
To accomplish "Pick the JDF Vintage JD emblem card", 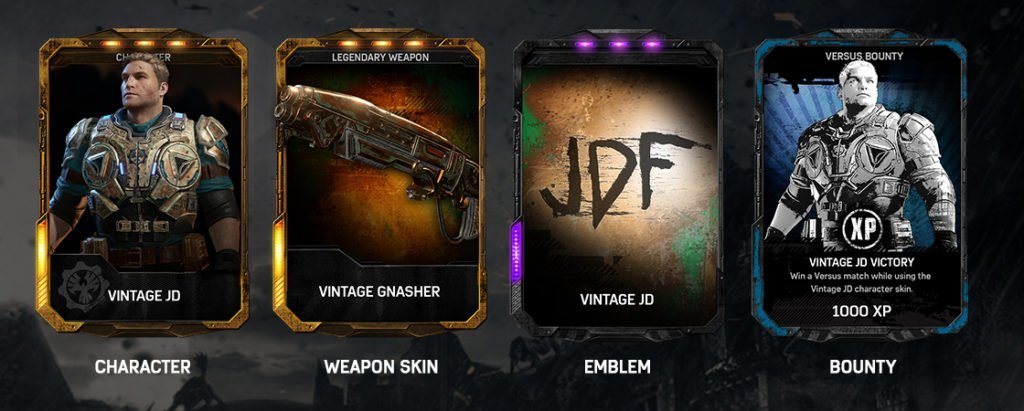I will click(x=616, y=185).
